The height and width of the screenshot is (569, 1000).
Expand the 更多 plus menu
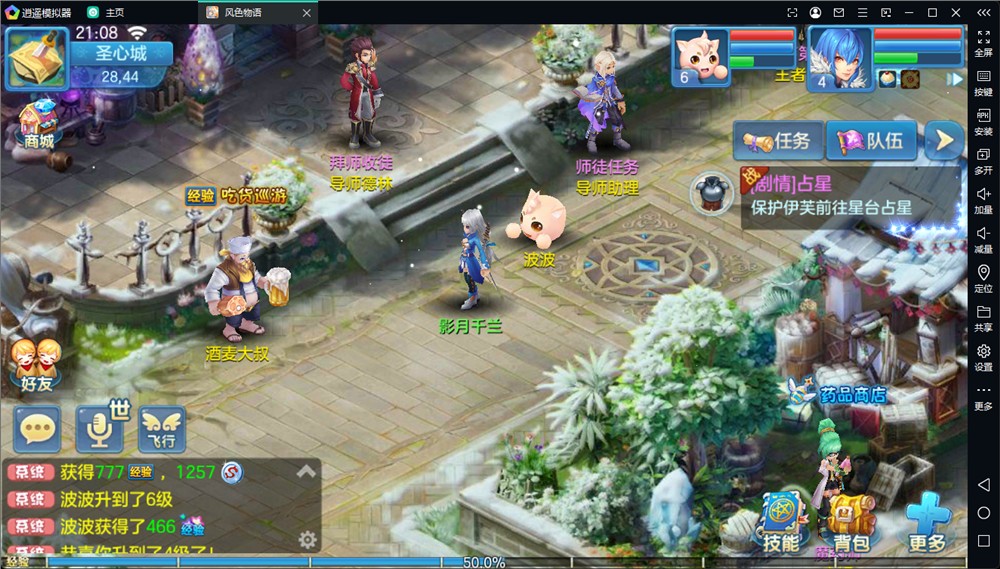pyautogui.click(x=926, y=523)
